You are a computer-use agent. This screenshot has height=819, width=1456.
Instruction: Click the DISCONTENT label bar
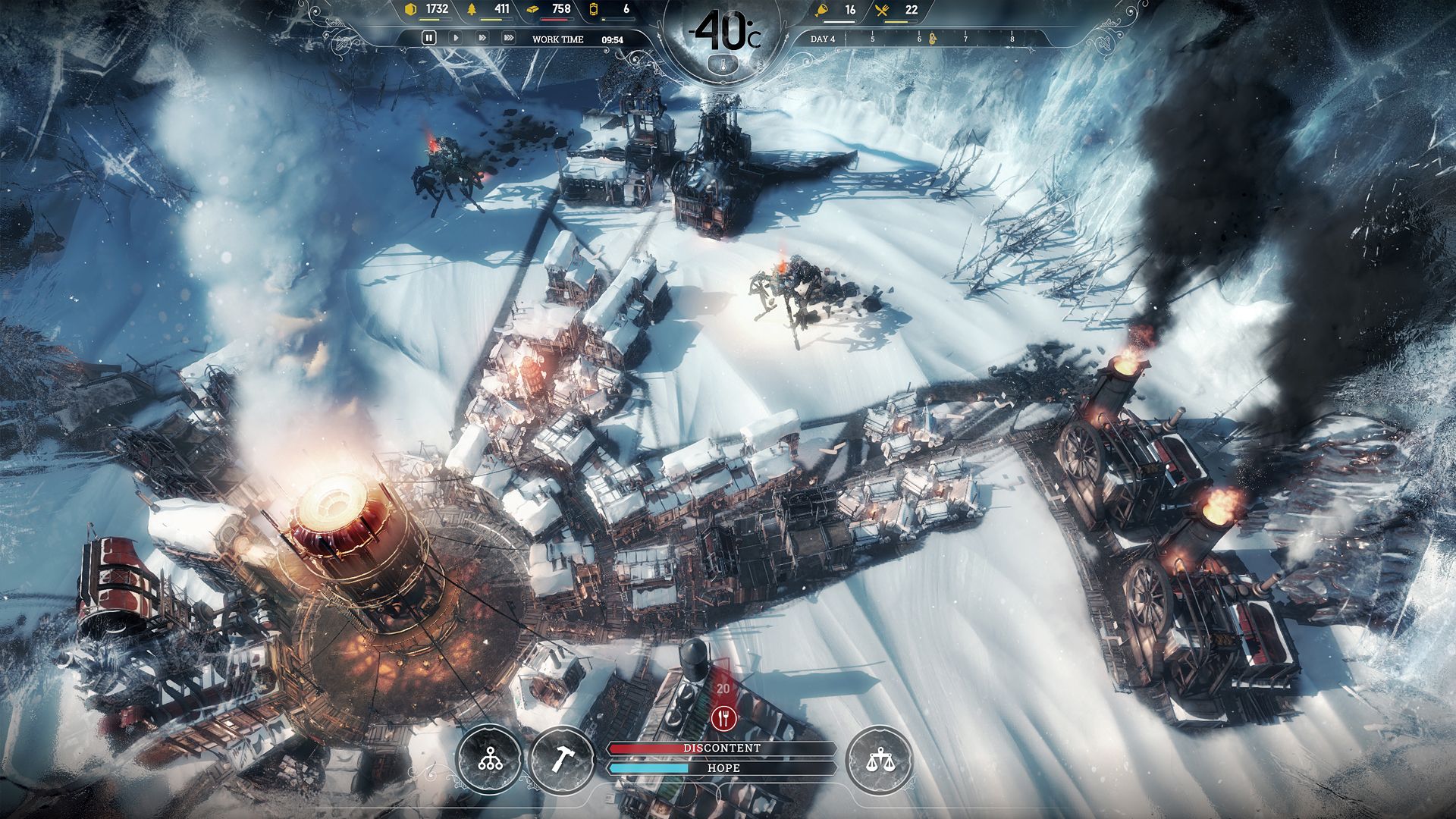point(722,749)
